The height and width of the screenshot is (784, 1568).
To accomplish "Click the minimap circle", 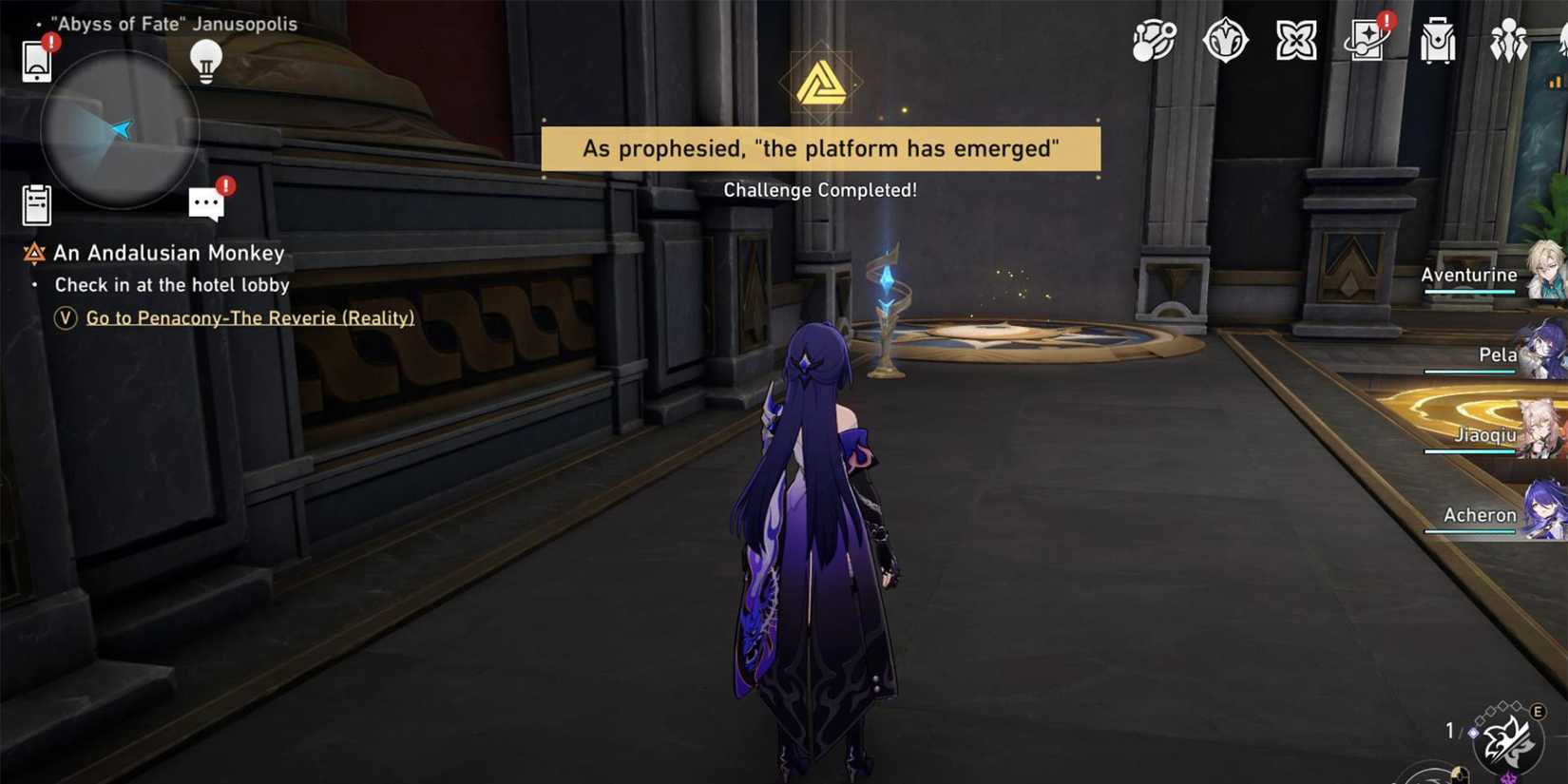I will (119, 127).
